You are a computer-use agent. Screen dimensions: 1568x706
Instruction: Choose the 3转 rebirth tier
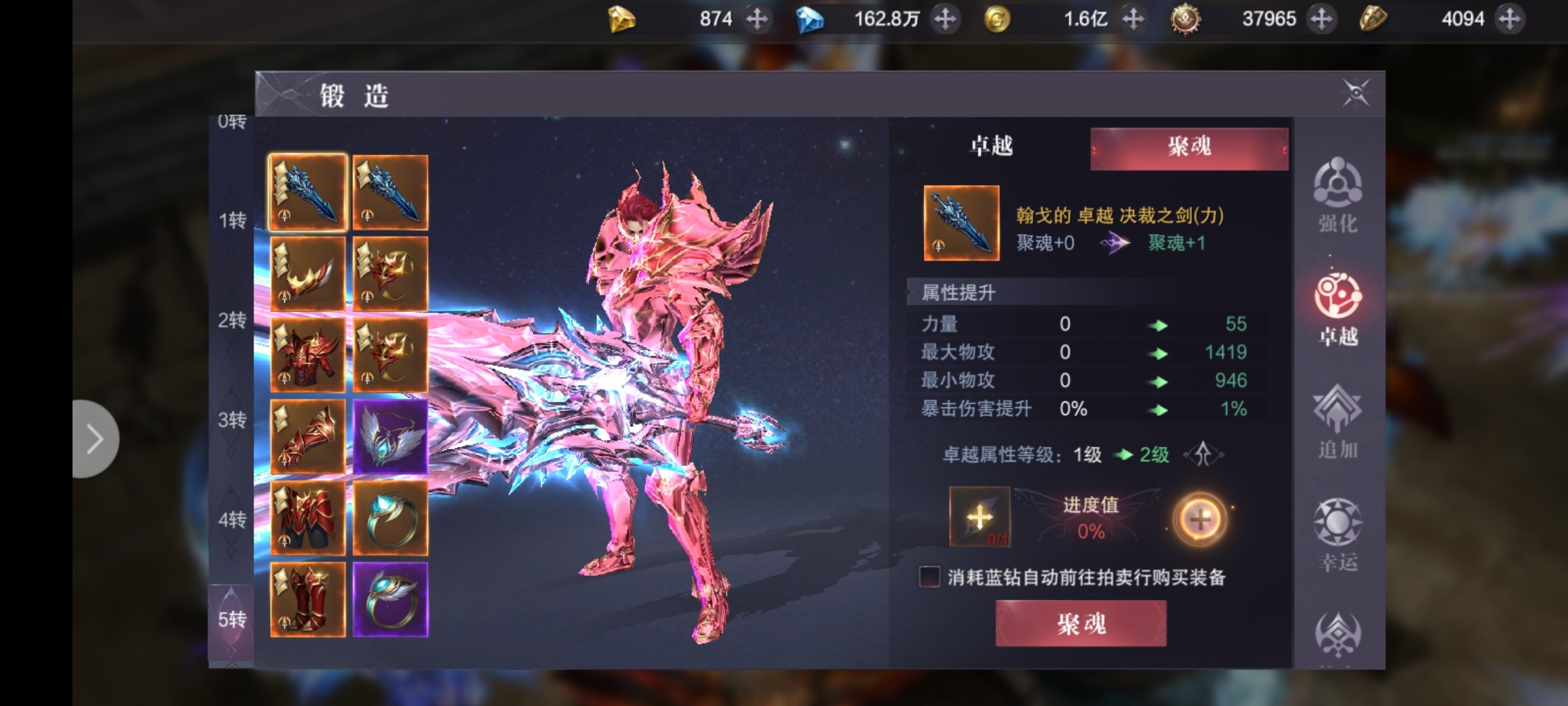232,420
